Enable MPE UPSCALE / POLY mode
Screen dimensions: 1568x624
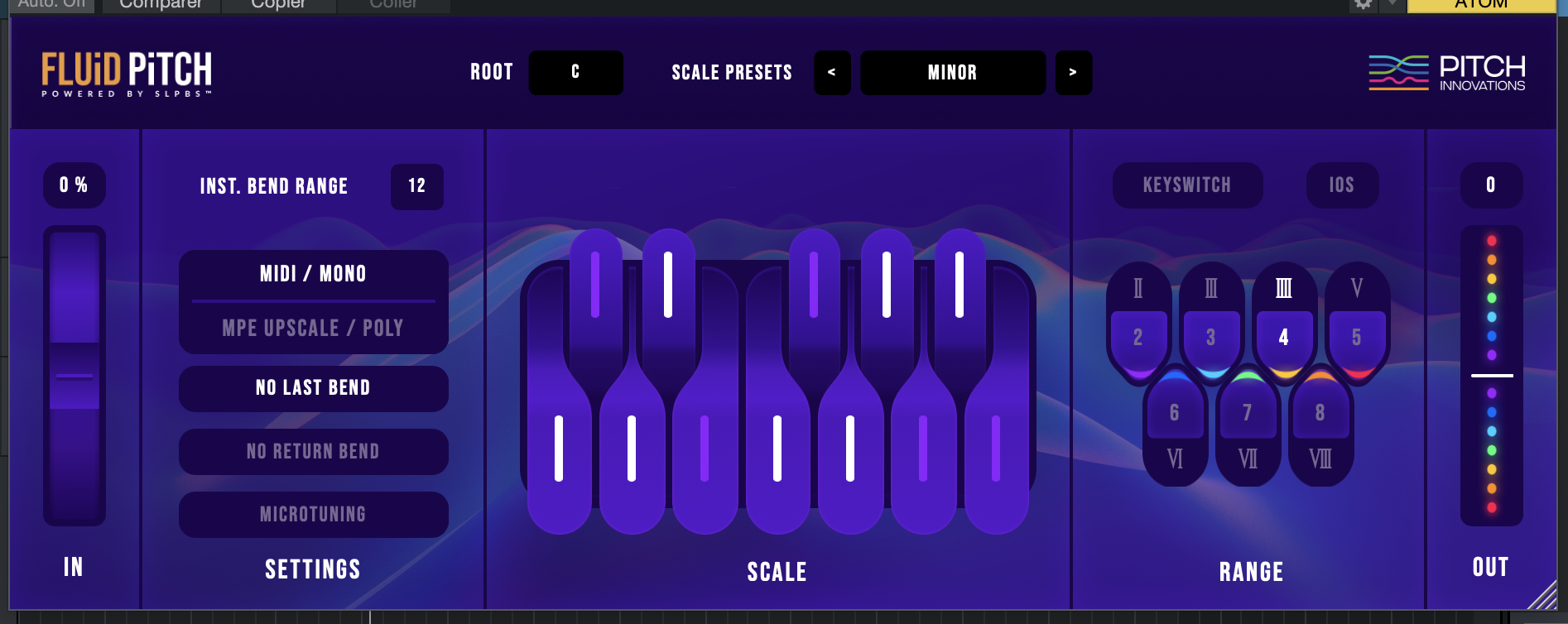tap(313, 328)
